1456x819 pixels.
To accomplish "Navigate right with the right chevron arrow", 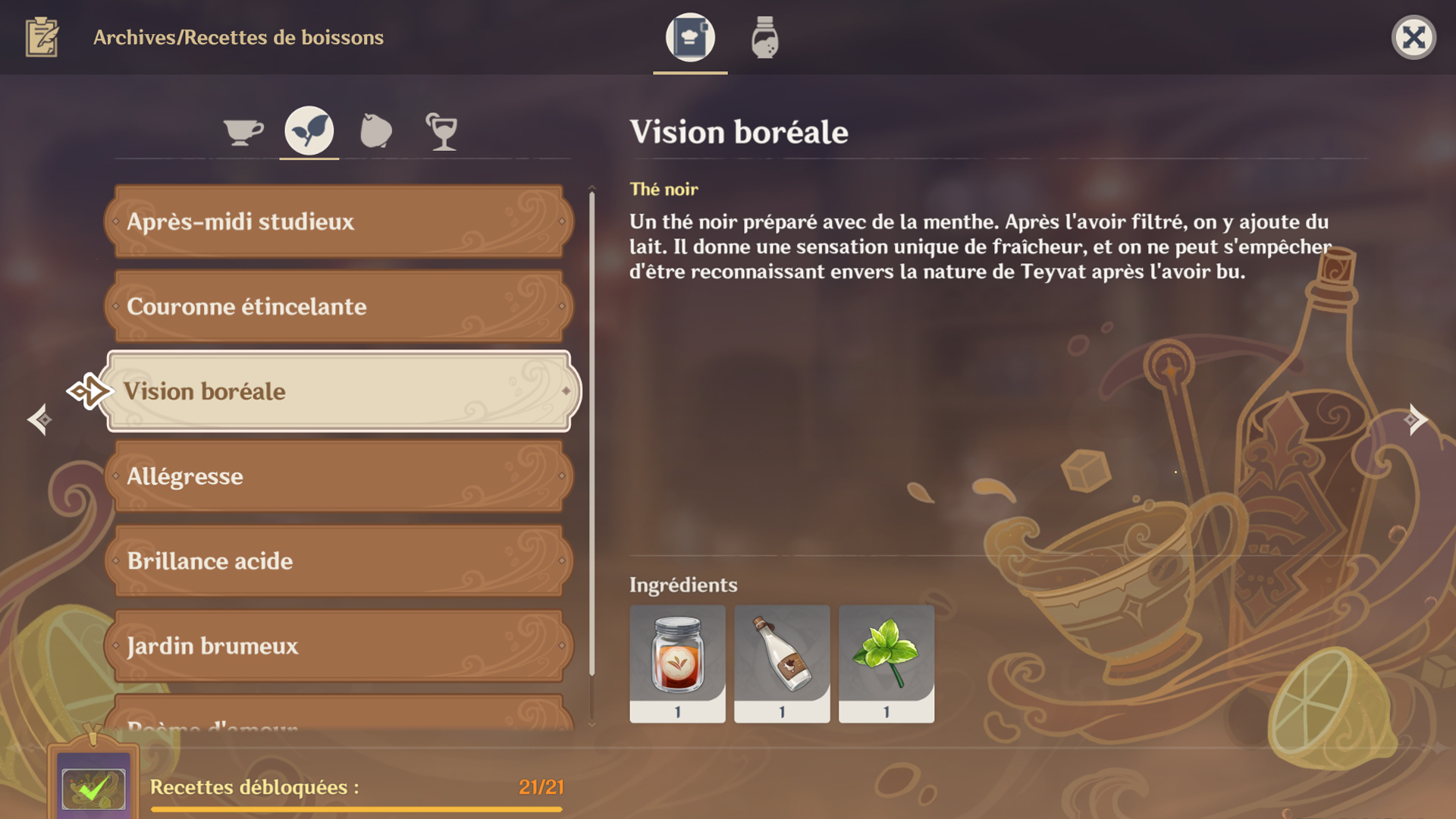I will coord(1416,419).
